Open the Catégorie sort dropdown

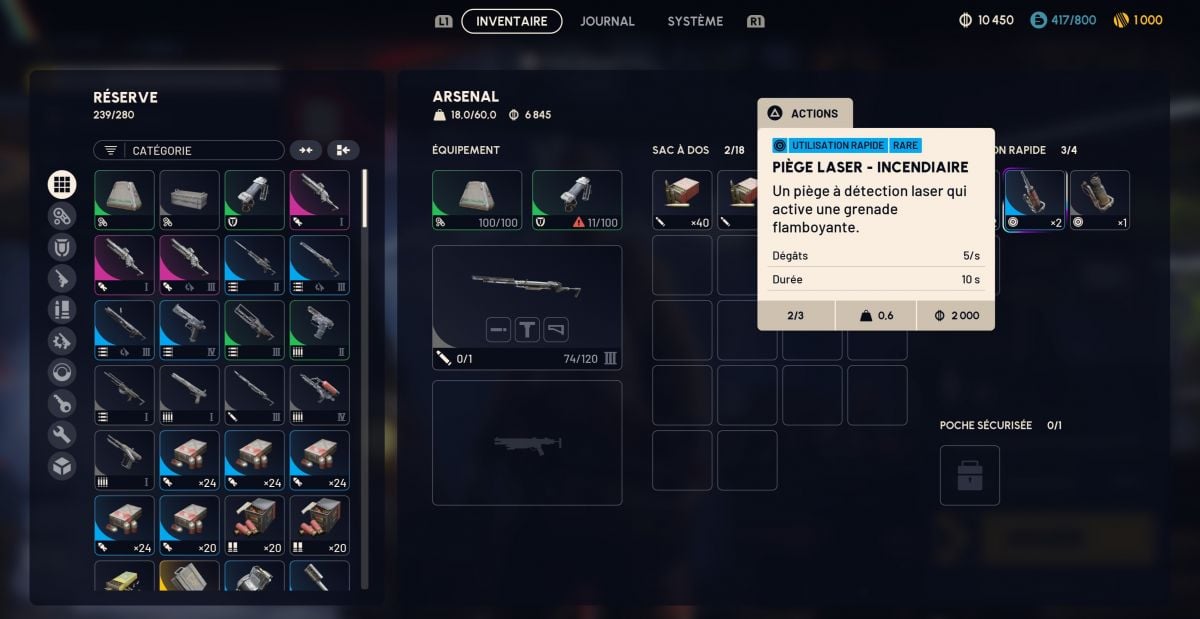189,150
